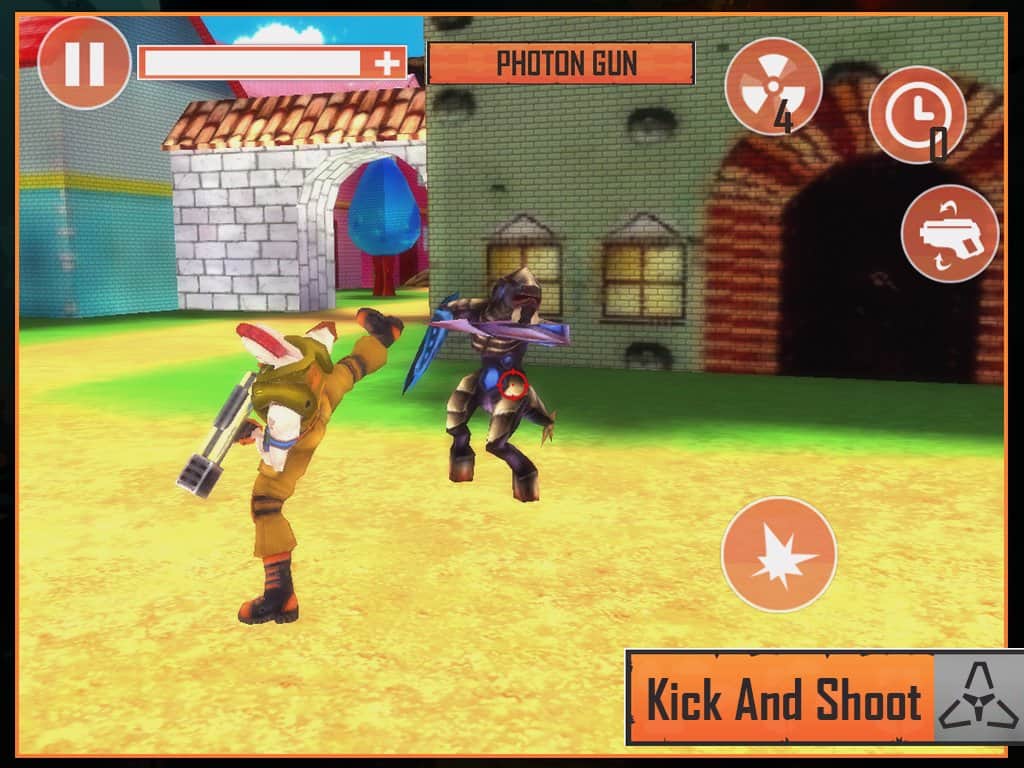
Task: Tap the burst fire button
Action: coord(779,554)
